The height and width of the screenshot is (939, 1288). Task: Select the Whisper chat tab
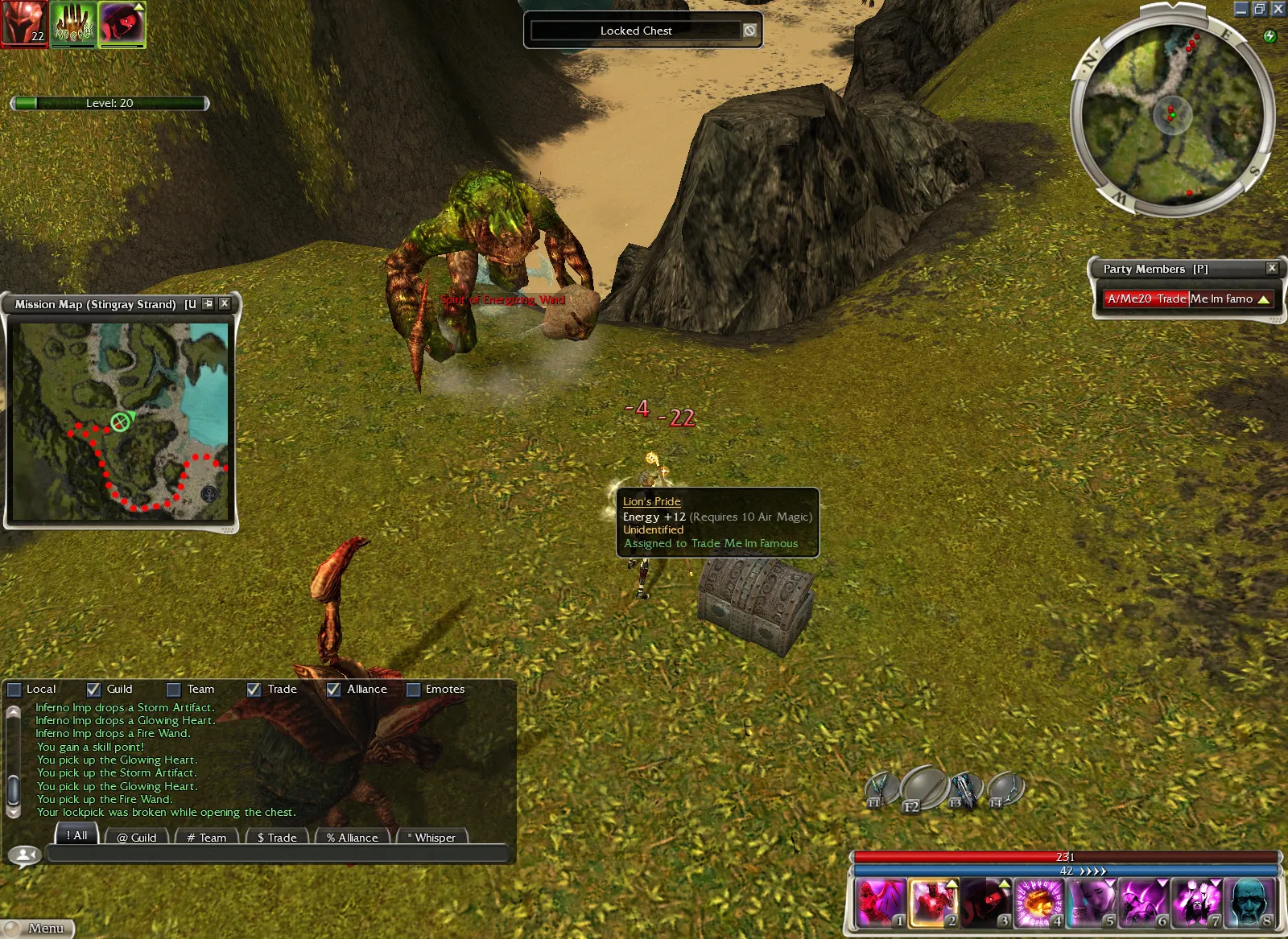[432, 837]
